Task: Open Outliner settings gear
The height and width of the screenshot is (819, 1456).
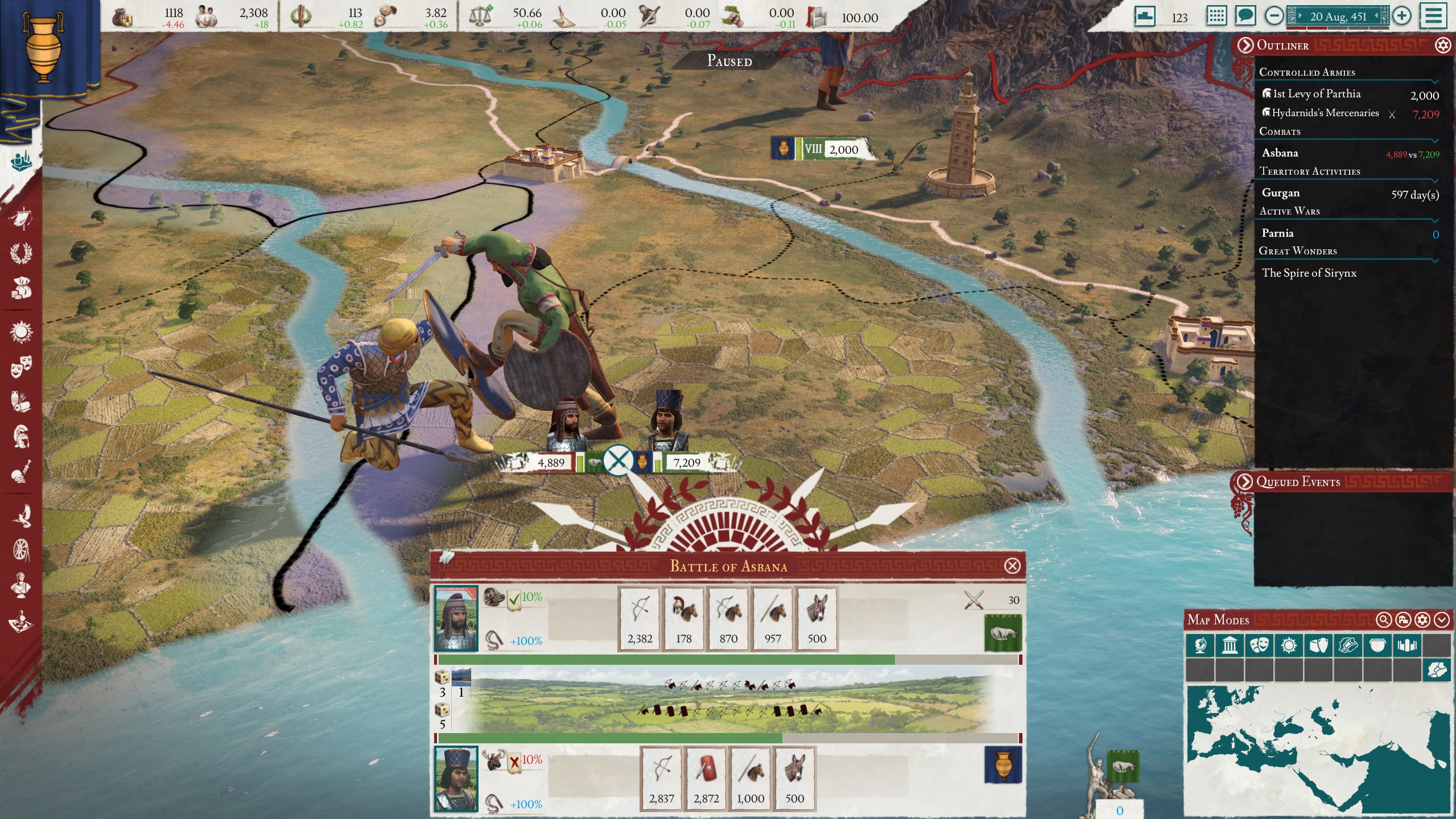Action: (1443, 46)
